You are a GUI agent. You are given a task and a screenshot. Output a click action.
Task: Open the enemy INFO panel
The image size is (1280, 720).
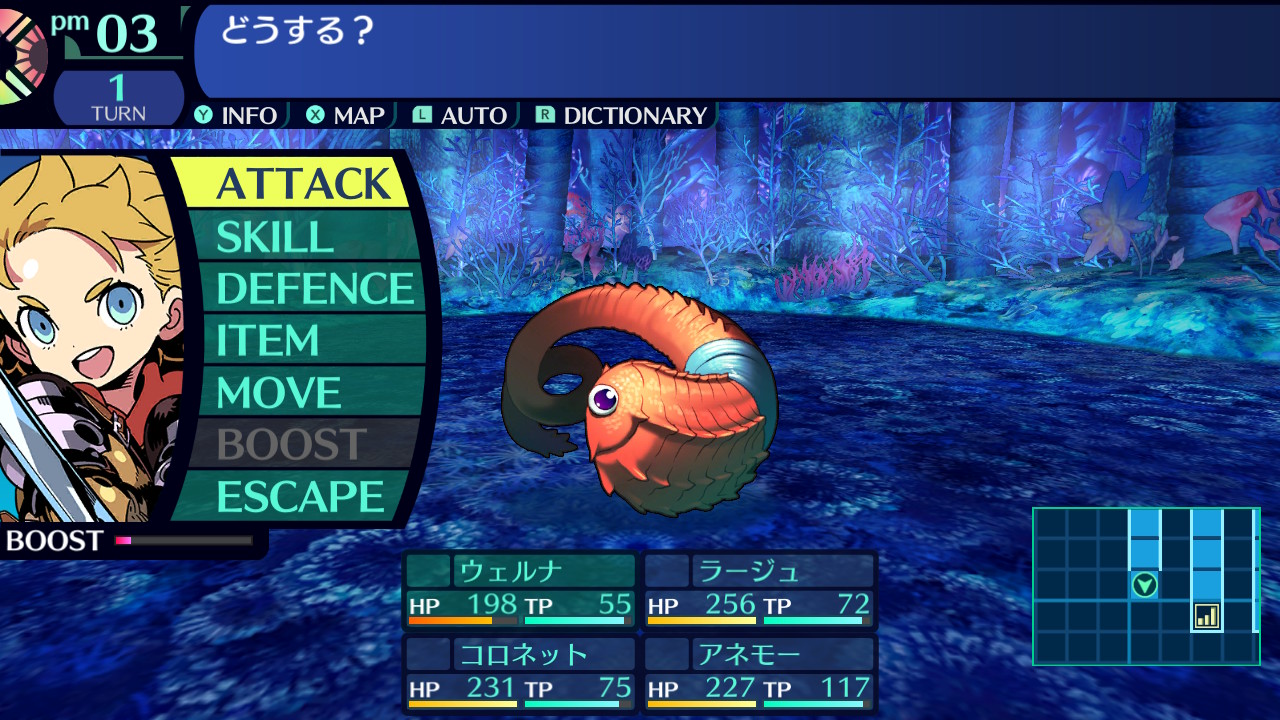point(237,115)
